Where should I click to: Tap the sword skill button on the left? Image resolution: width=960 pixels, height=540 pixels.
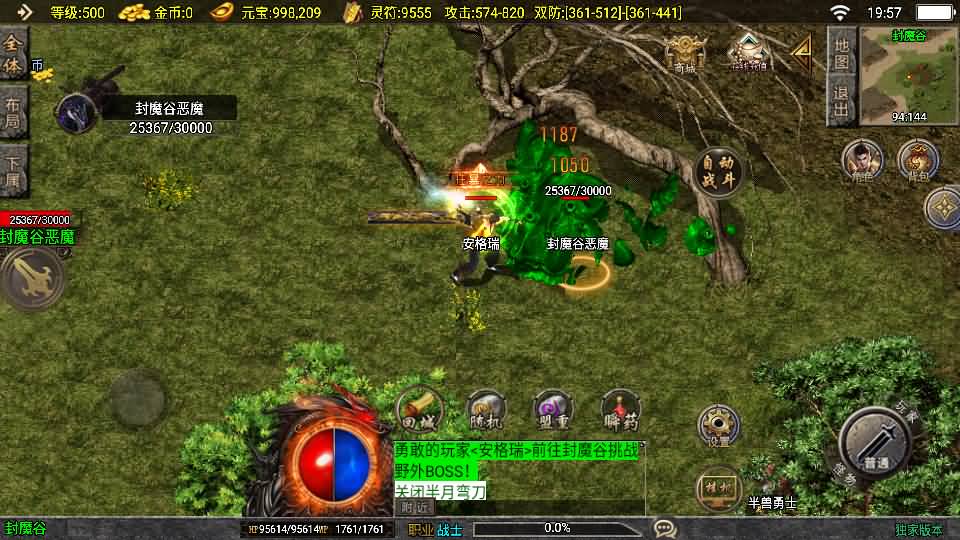(x=33, y=279)
